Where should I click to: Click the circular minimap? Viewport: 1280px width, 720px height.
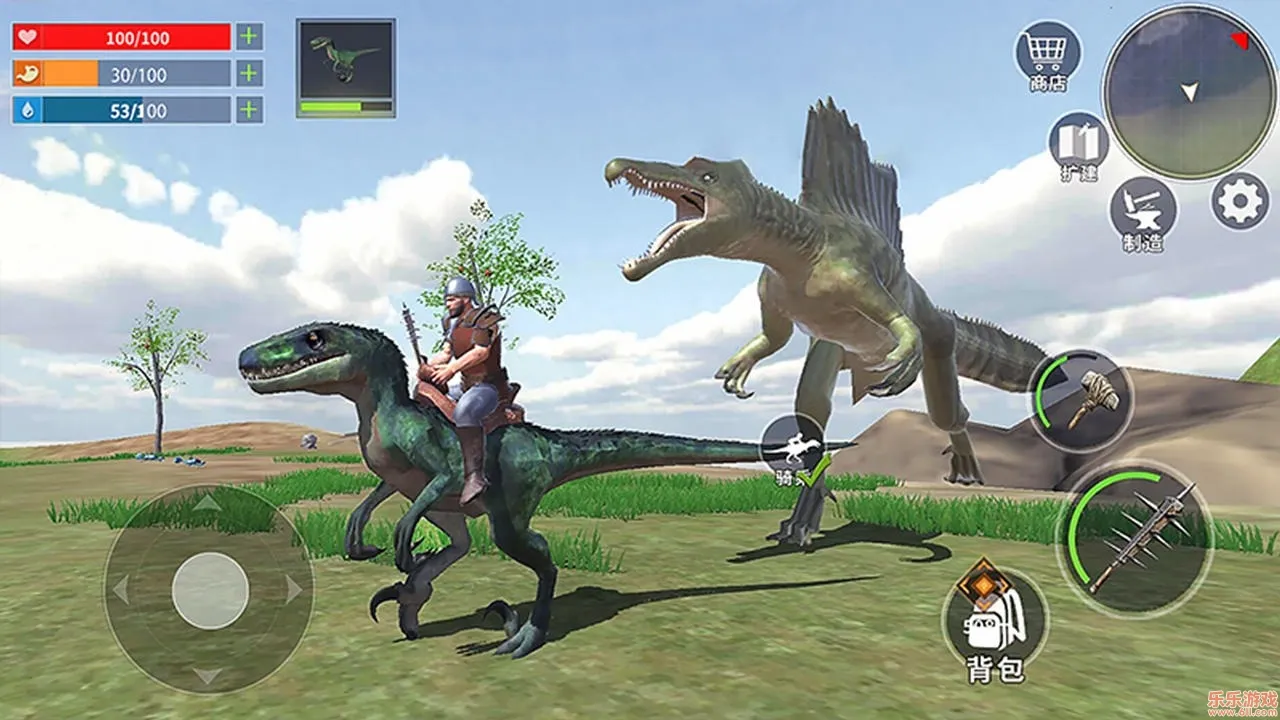point(1189,92)
